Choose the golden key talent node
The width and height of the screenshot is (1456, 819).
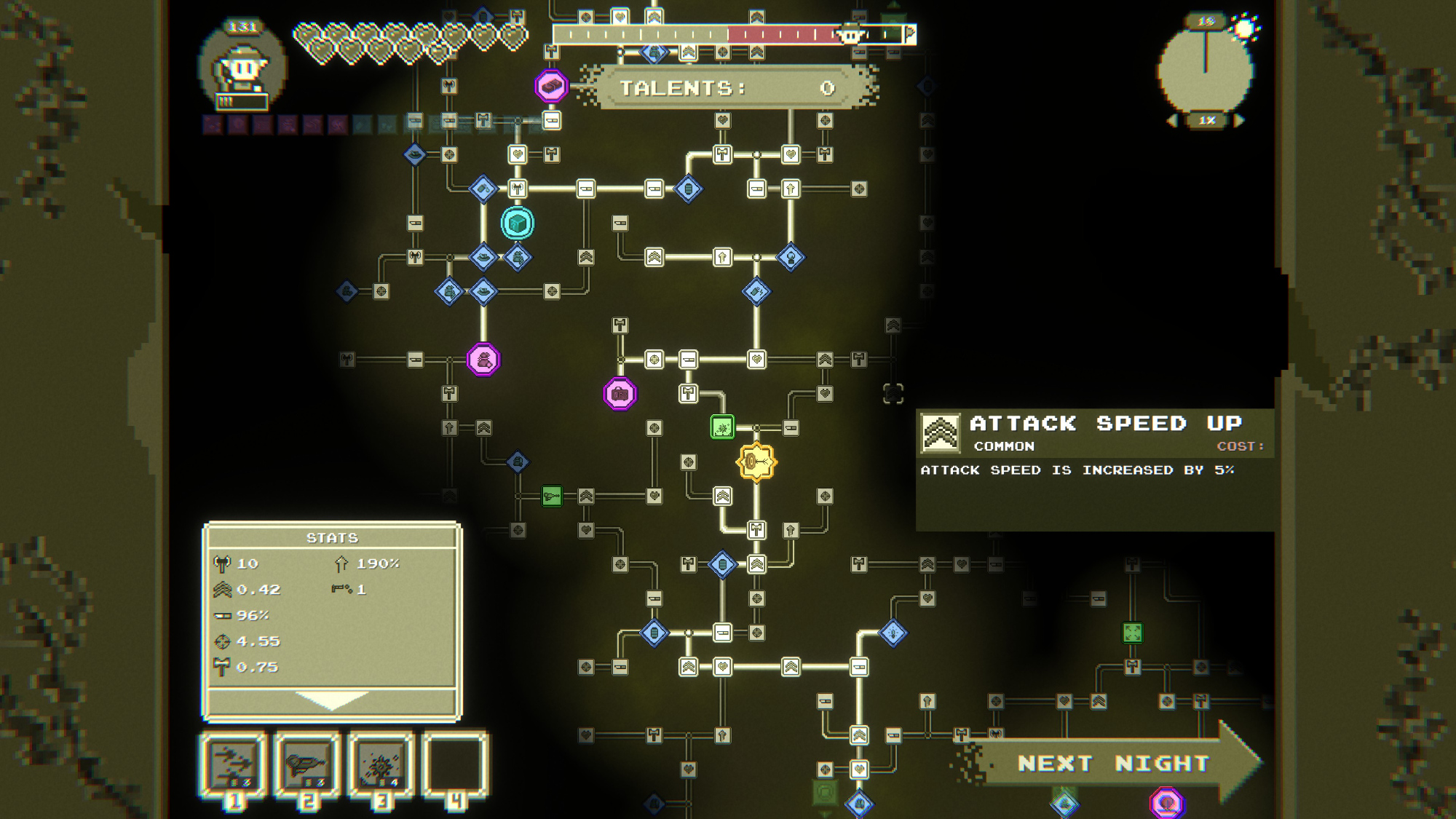pos(756,462)
